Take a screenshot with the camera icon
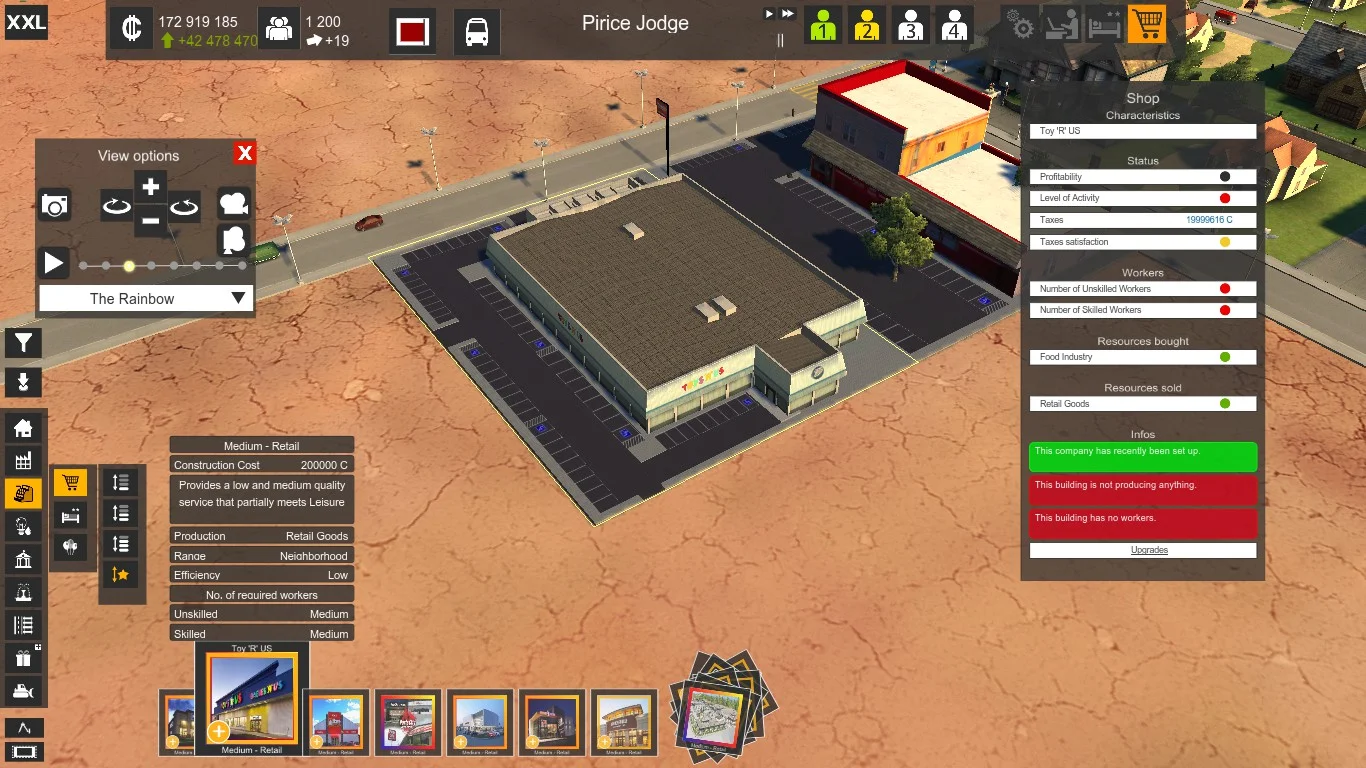Viewport: 1366px width, 768px height. coord(55,205)
